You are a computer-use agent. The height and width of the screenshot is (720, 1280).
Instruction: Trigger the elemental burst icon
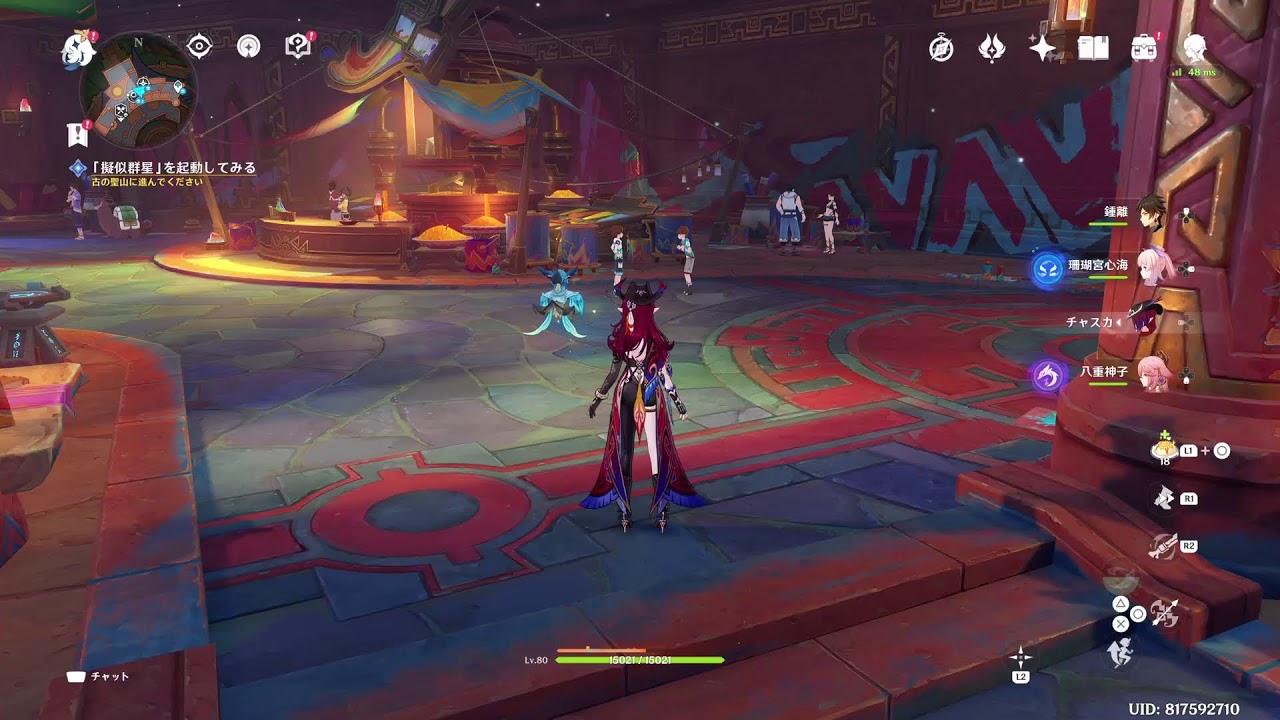(1162, 546)
